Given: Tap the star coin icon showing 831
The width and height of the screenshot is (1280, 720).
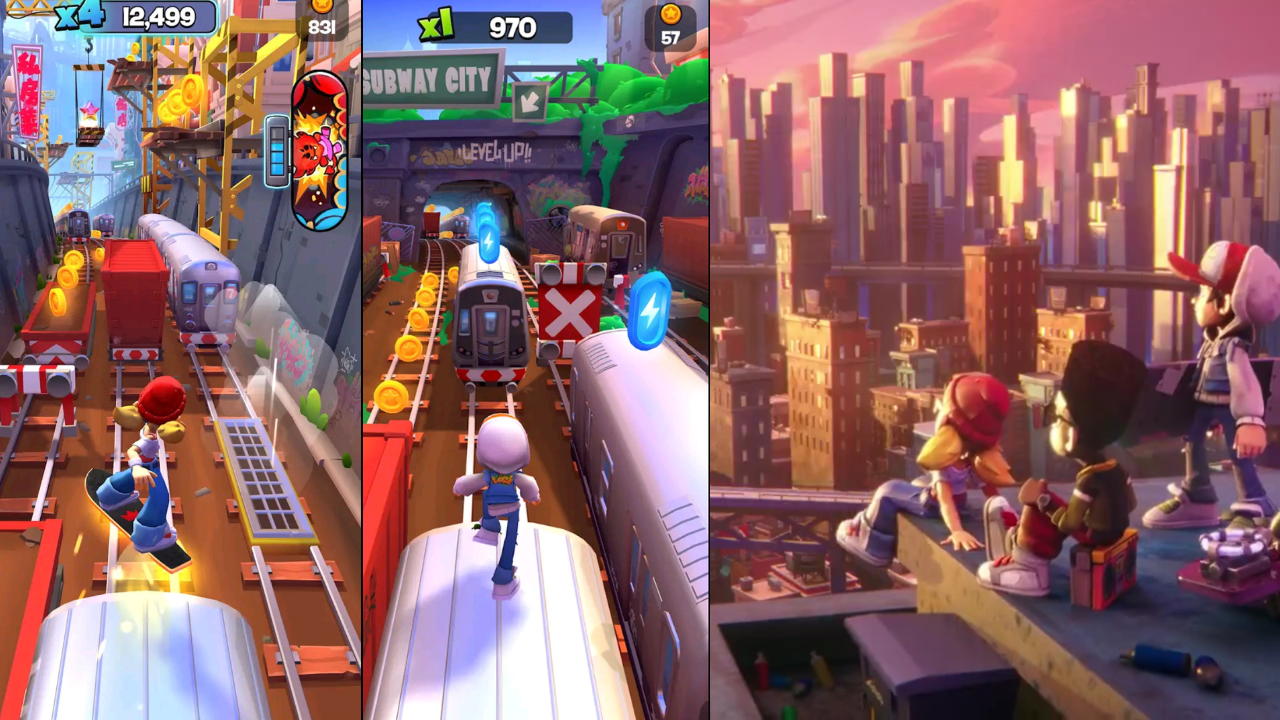Looking at the screenshot, I should click(x=322, y=16).
